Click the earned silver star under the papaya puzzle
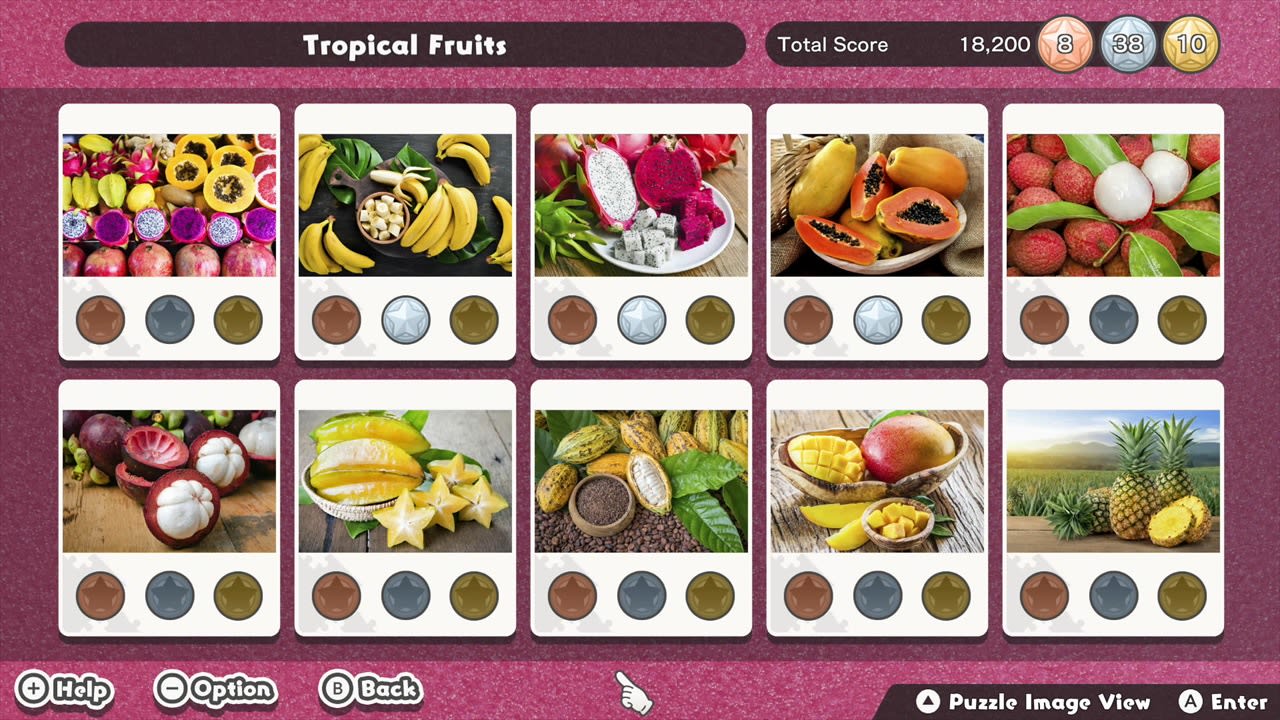The image size is (1280, 720). pyautogui.click(x=876, y=321)
